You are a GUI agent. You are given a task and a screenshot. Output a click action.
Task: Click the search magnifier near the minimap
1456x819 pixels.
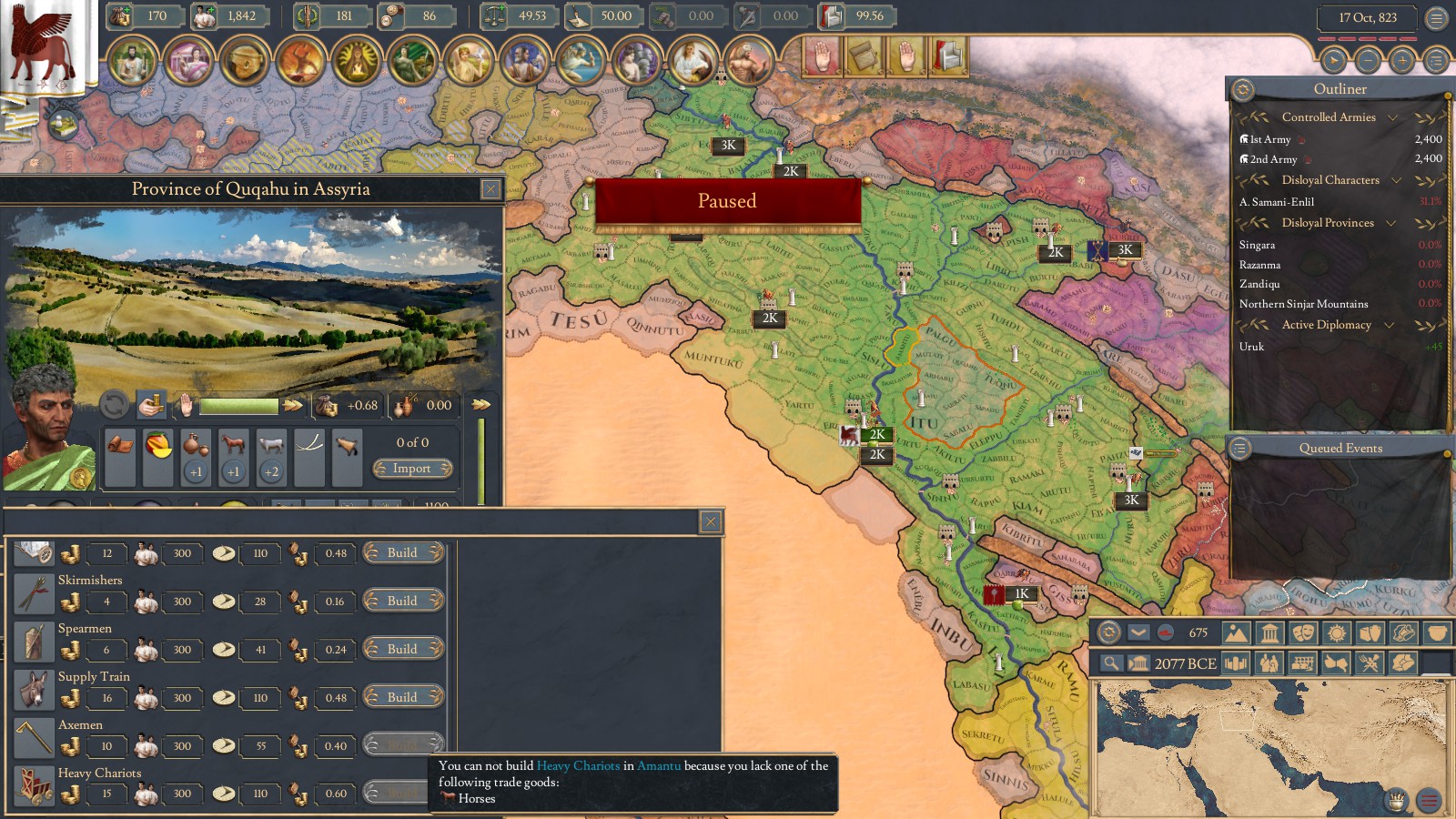pyautogui.click(x=1111, y=662)
